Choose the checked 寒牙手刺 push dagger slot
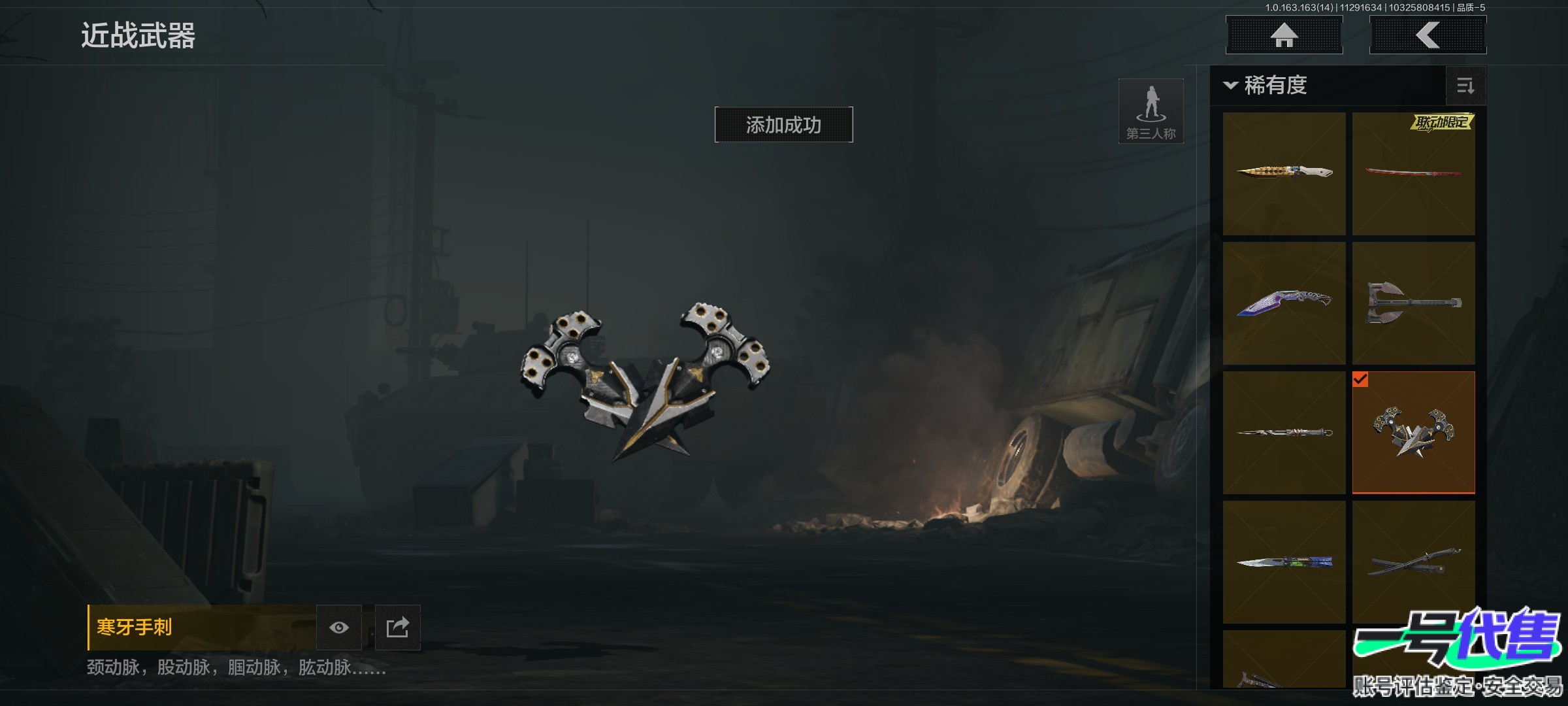The image size is (1568, 706). pos(1413,432)
